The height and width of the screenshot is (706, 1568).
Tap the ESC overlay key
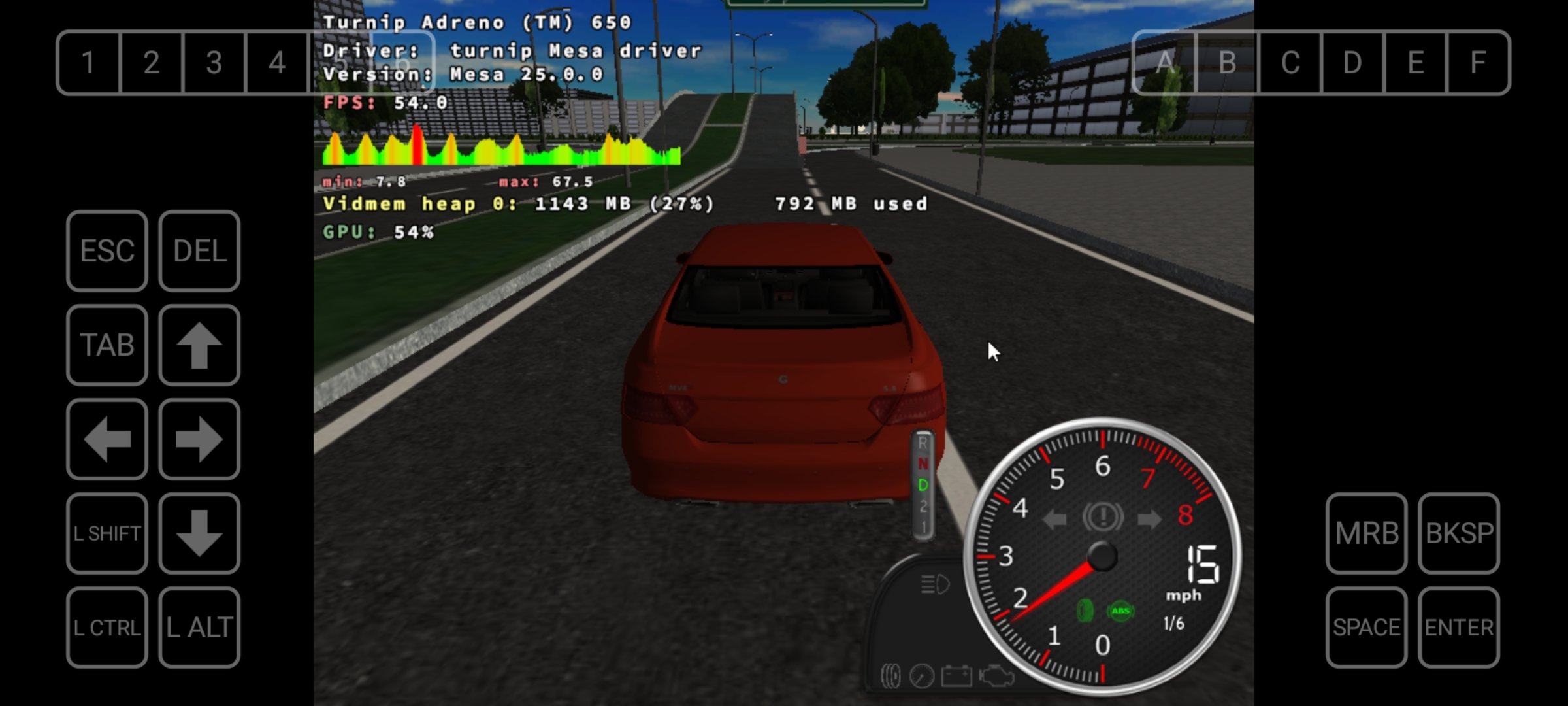click(x=107, y=251)
